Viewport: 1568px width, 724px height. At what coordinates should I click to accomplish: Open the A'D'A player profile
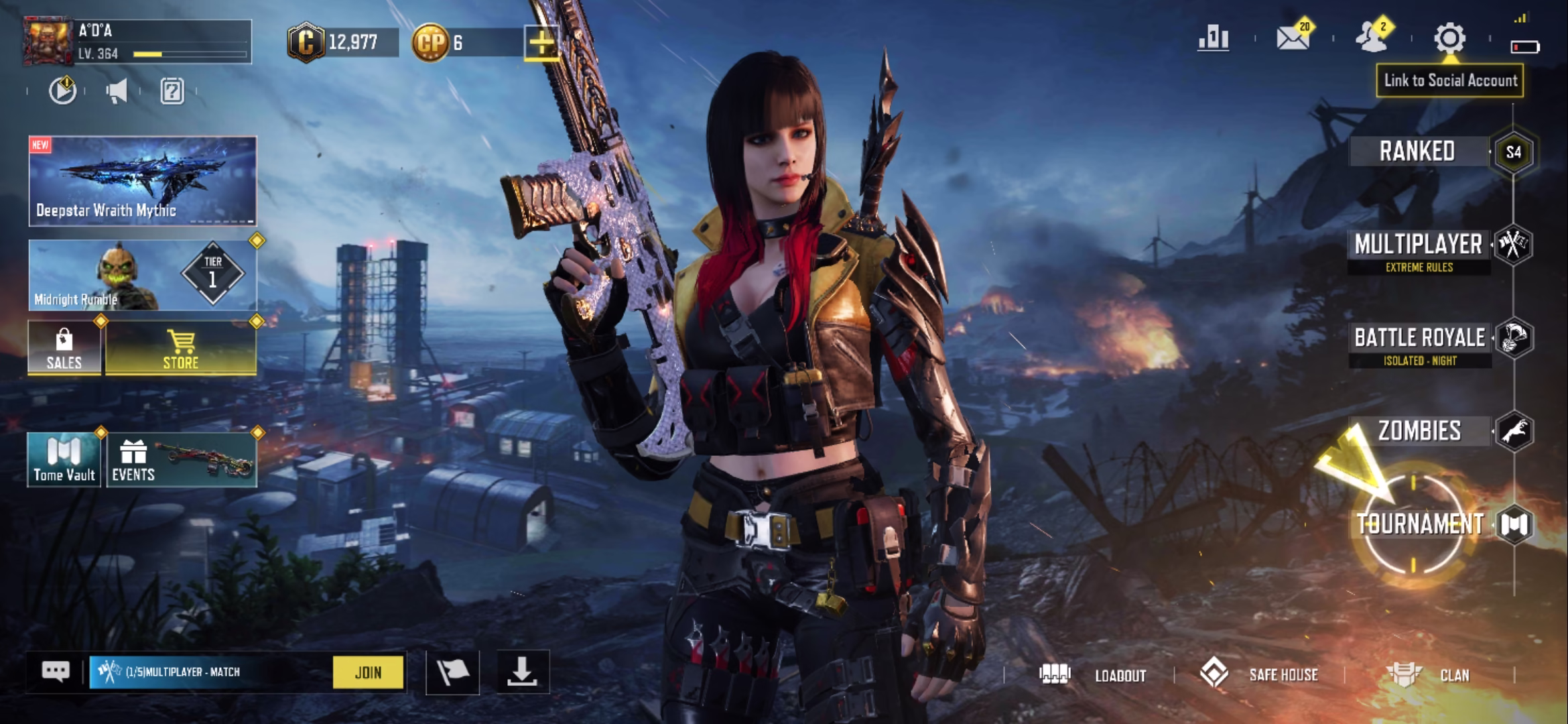(x=137, y=42)
